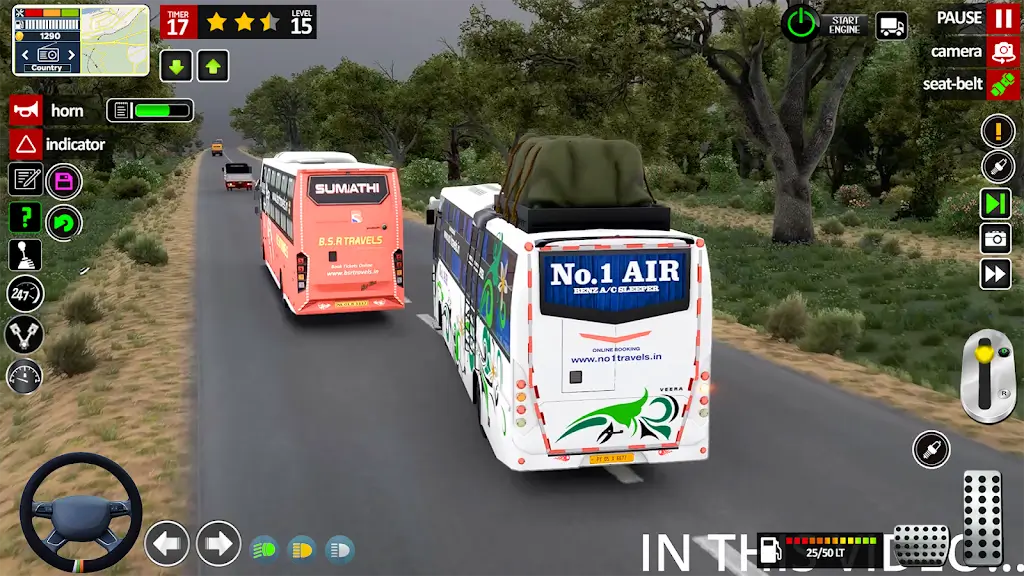Pause the game with the red pause button
The height and width of the screenshot is (576, 1024).
point(1003,18)
